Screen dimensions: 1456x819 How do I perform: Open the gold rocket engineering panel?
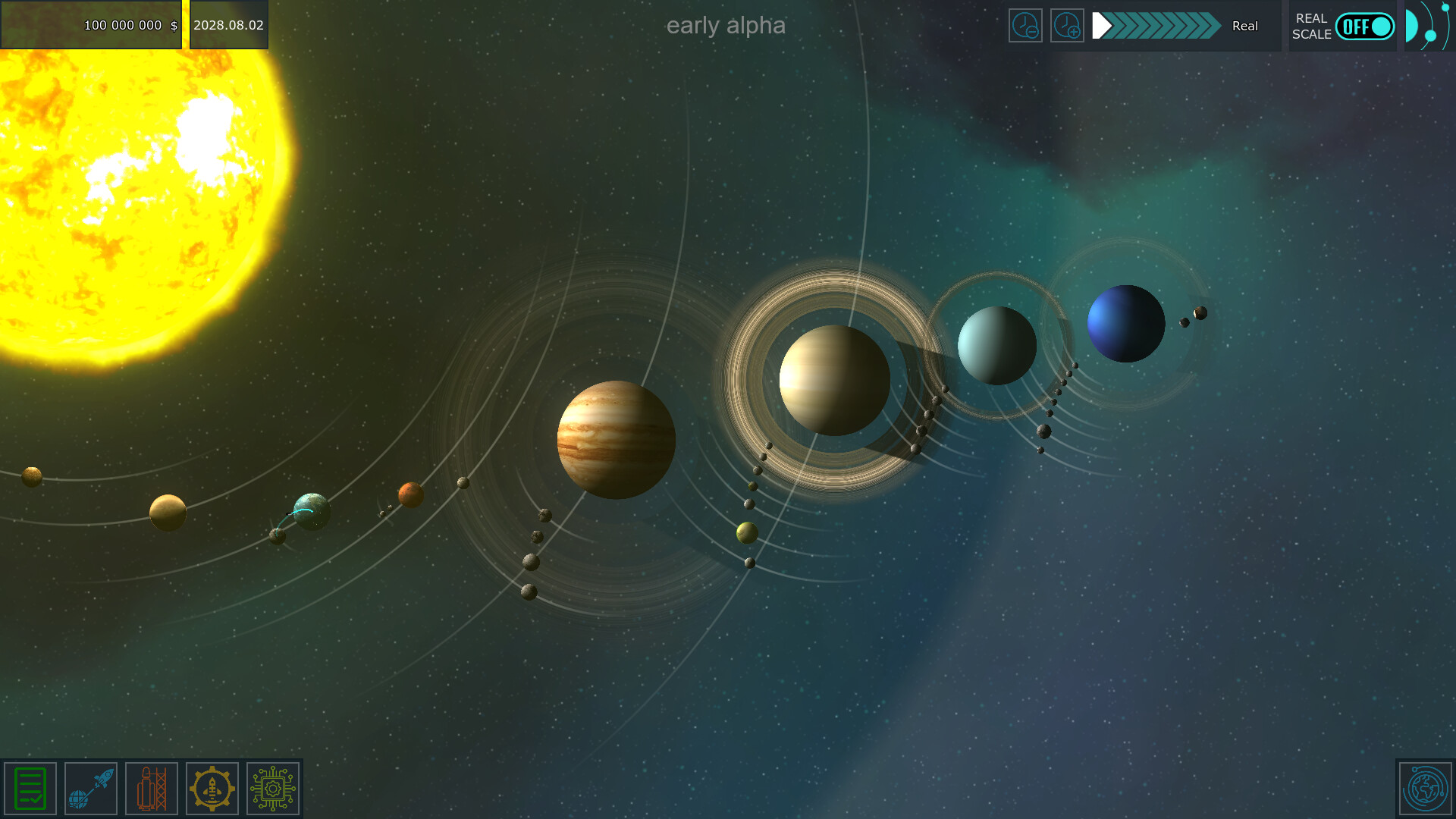212,788
